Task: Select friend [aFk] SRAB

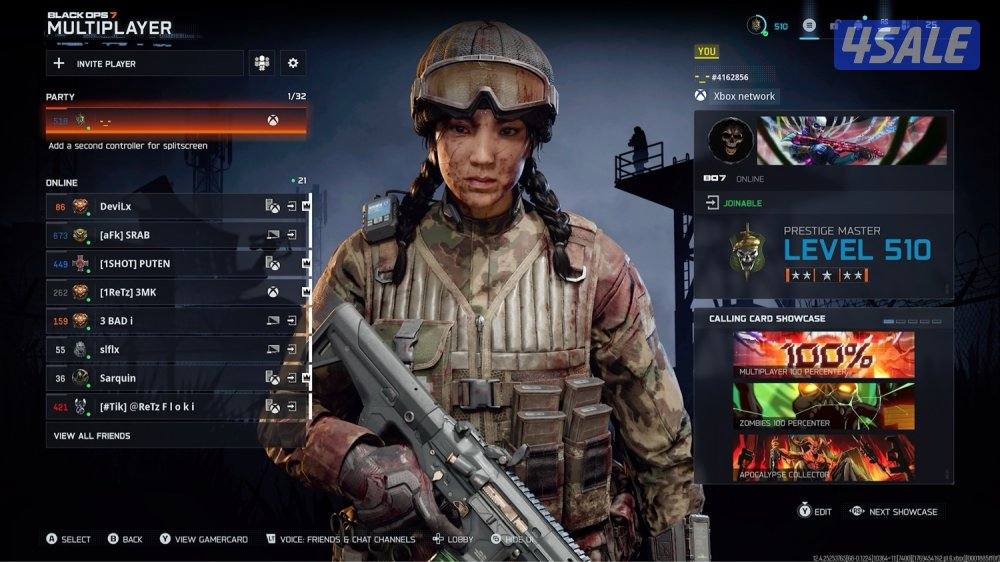Action: [160, 235]
